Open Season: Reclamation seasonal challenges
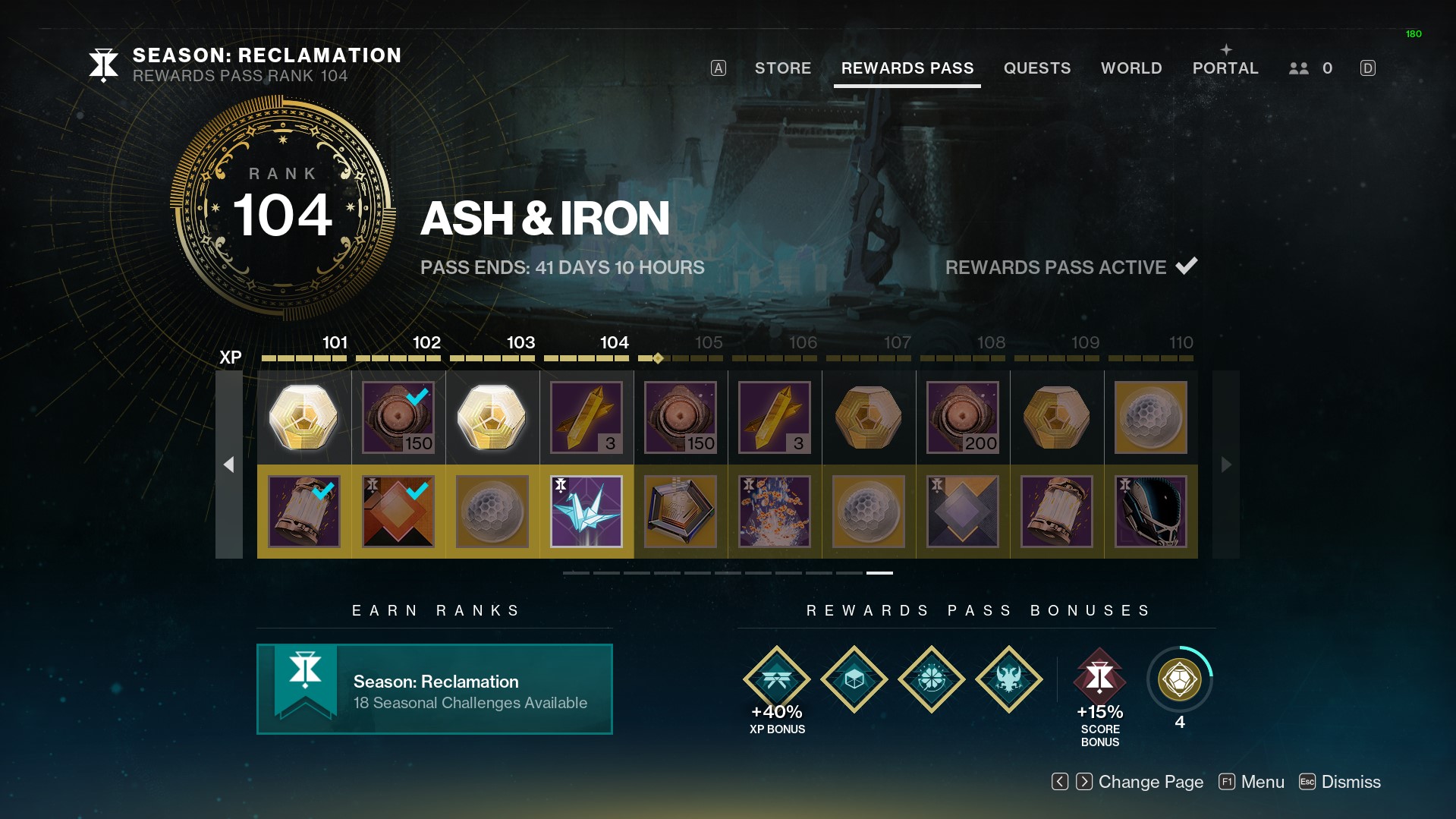Screen dimensions: 1456x819 tap(434, 689)
